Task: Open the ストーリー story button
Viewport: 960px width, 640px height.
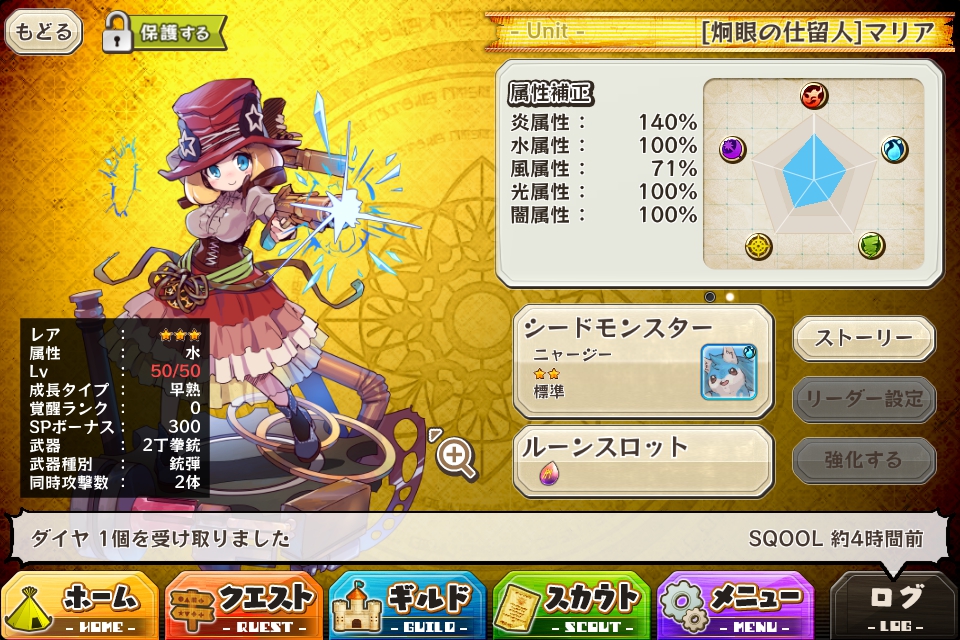Action: coord(864,338)
